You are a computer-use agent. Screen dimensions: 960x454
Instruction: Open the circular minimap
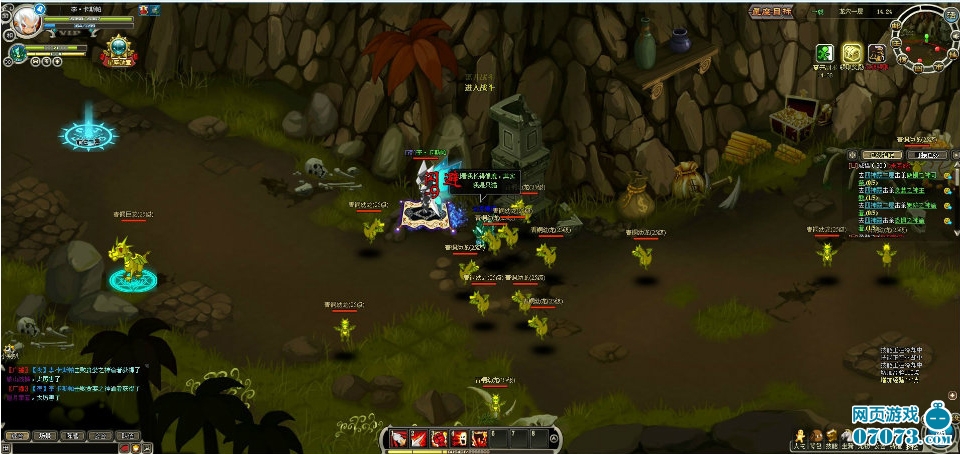click(923, 38)
